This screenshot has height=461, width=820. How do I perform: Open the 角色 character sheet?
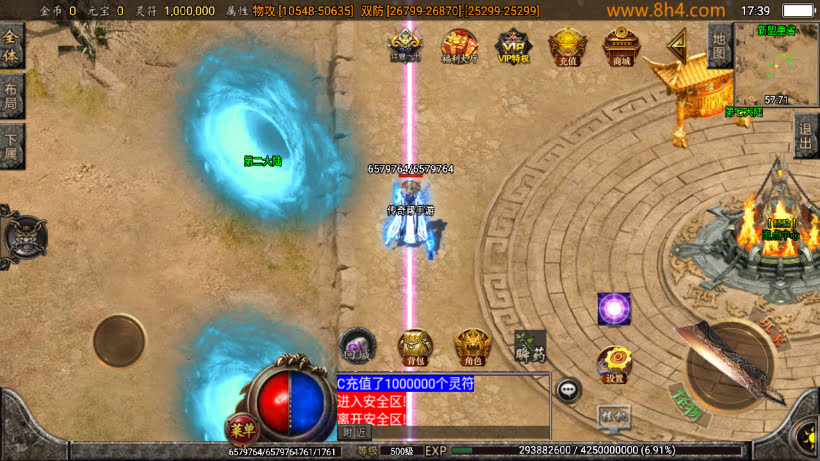473,346
